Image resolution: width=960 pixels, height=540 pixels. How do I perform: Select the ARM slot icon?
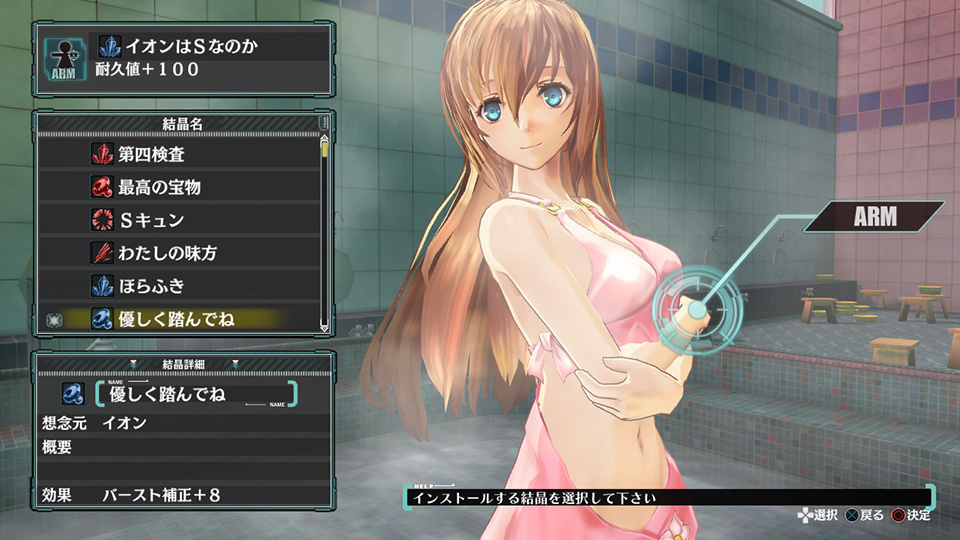click(x=61, y=59)
